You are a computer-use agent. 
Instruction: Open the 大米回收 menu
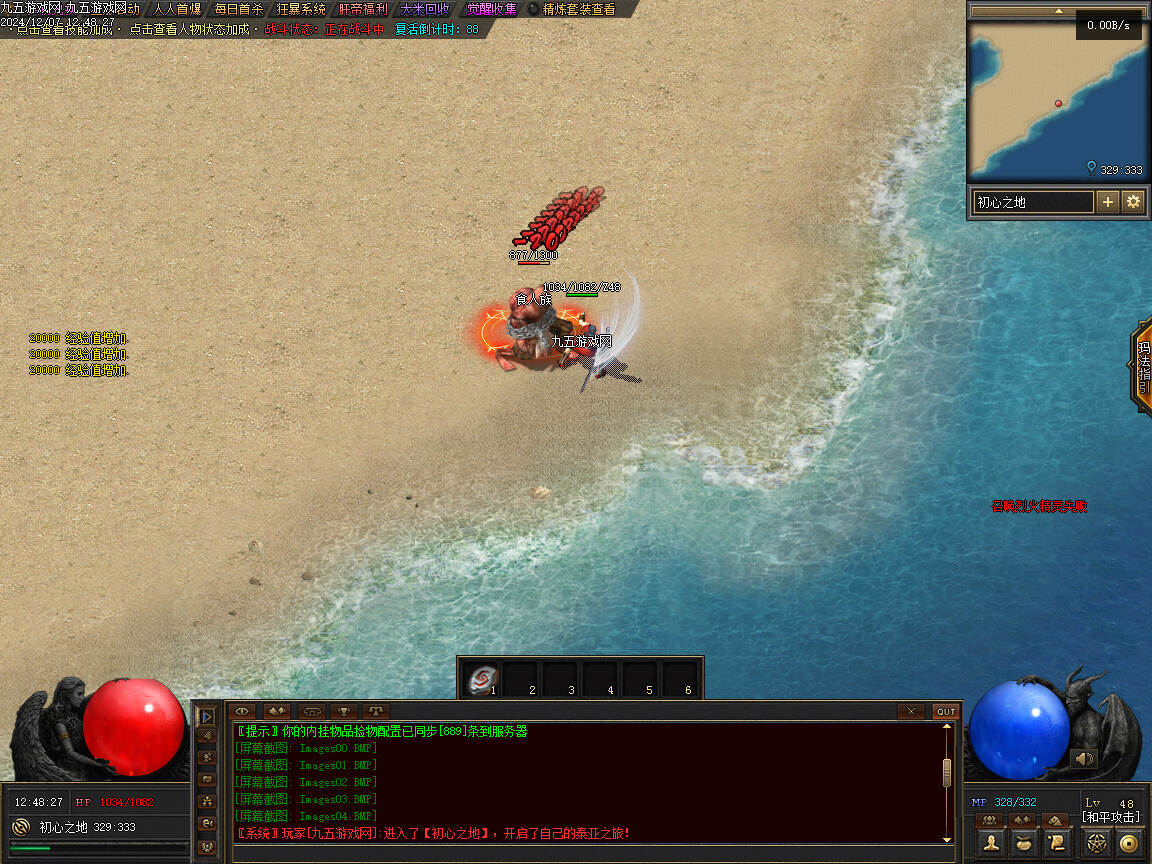(x=425, y=9)
